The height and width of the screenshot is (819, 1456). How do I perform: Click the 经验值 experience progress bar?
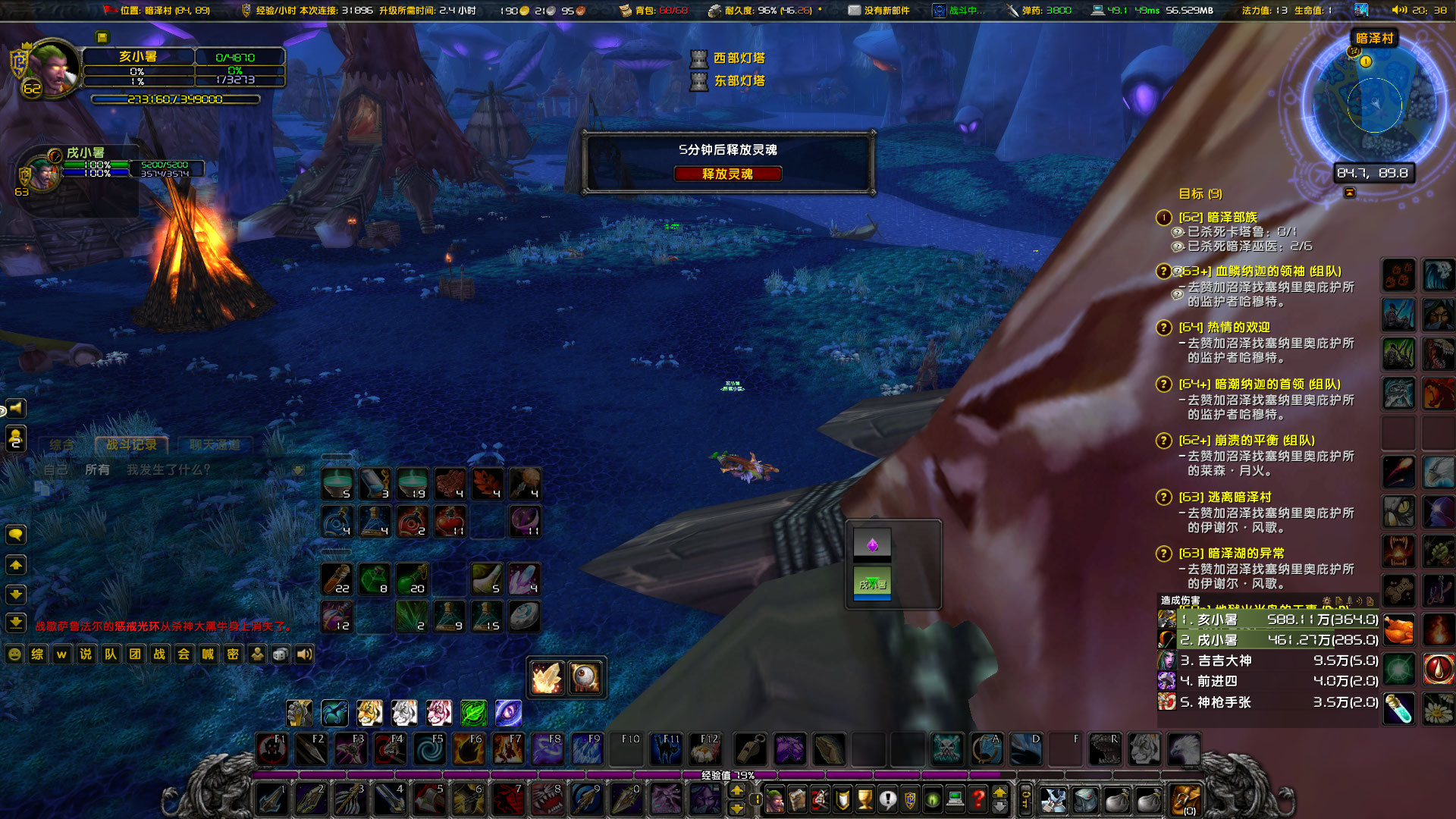pos(728,775)
